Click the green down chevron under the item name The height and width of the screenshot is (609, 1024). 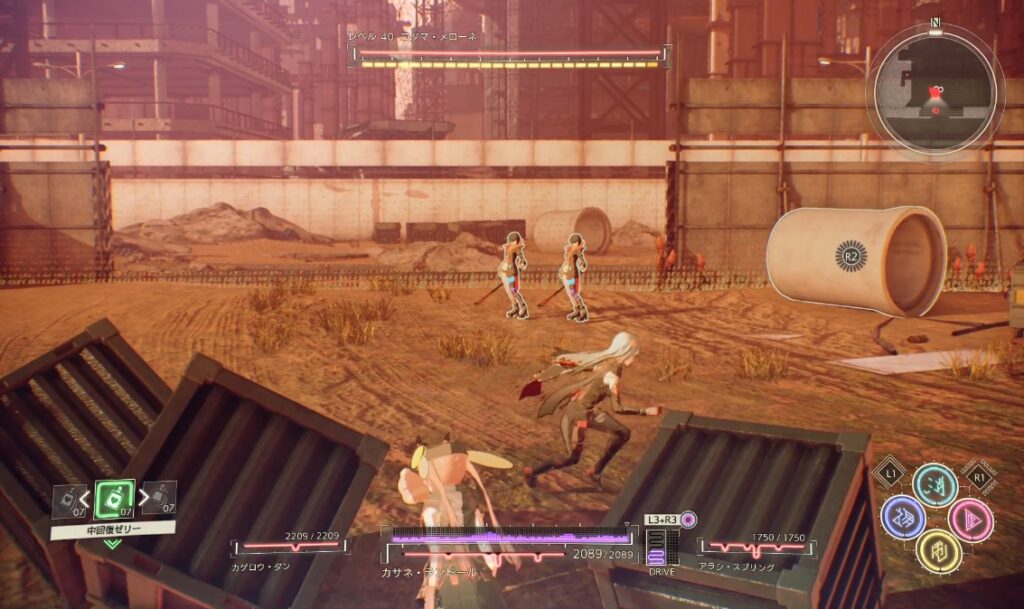(112, 544)
